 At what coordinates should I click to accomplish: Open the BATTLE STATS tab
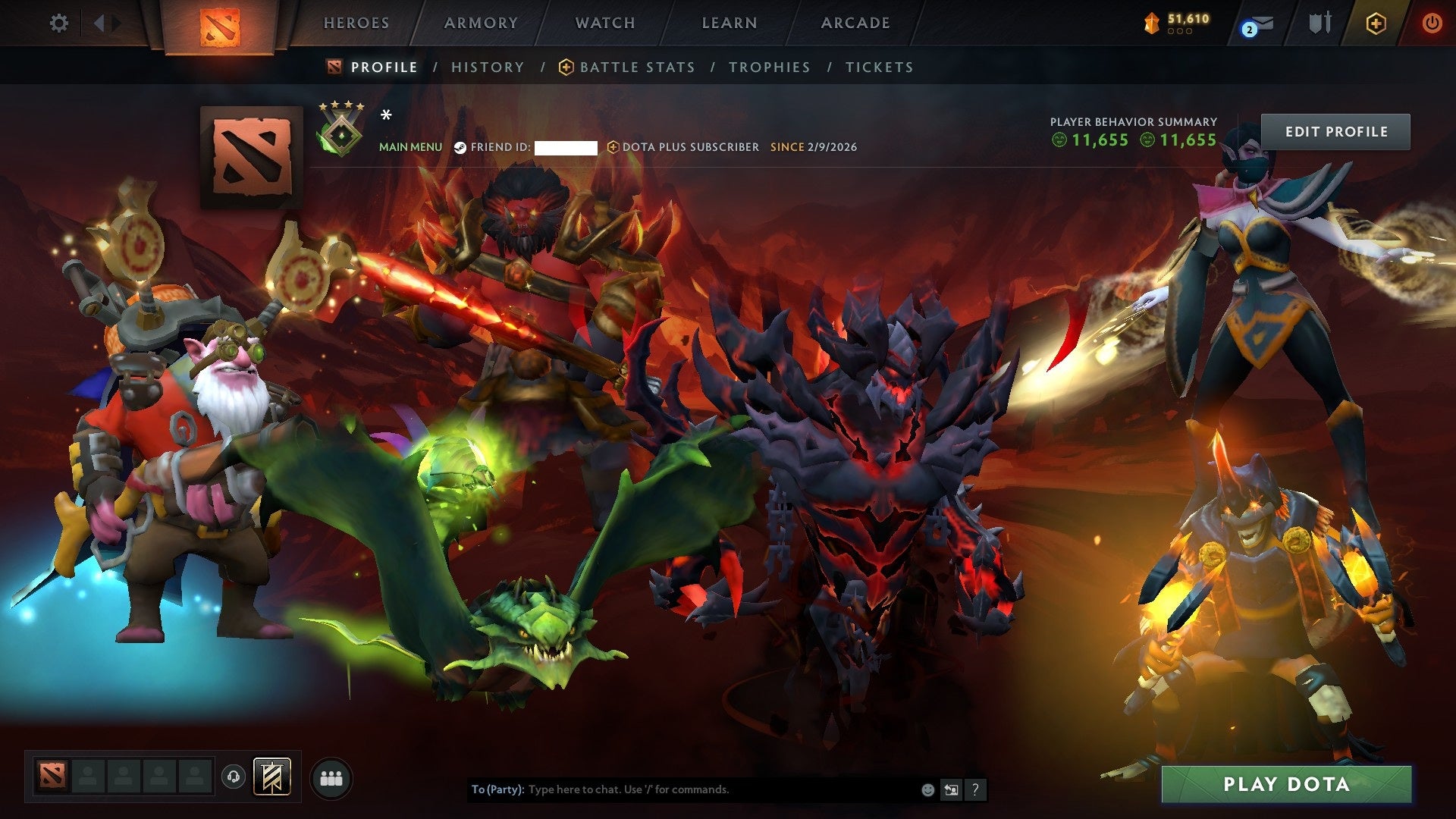(x=635, y=67)
